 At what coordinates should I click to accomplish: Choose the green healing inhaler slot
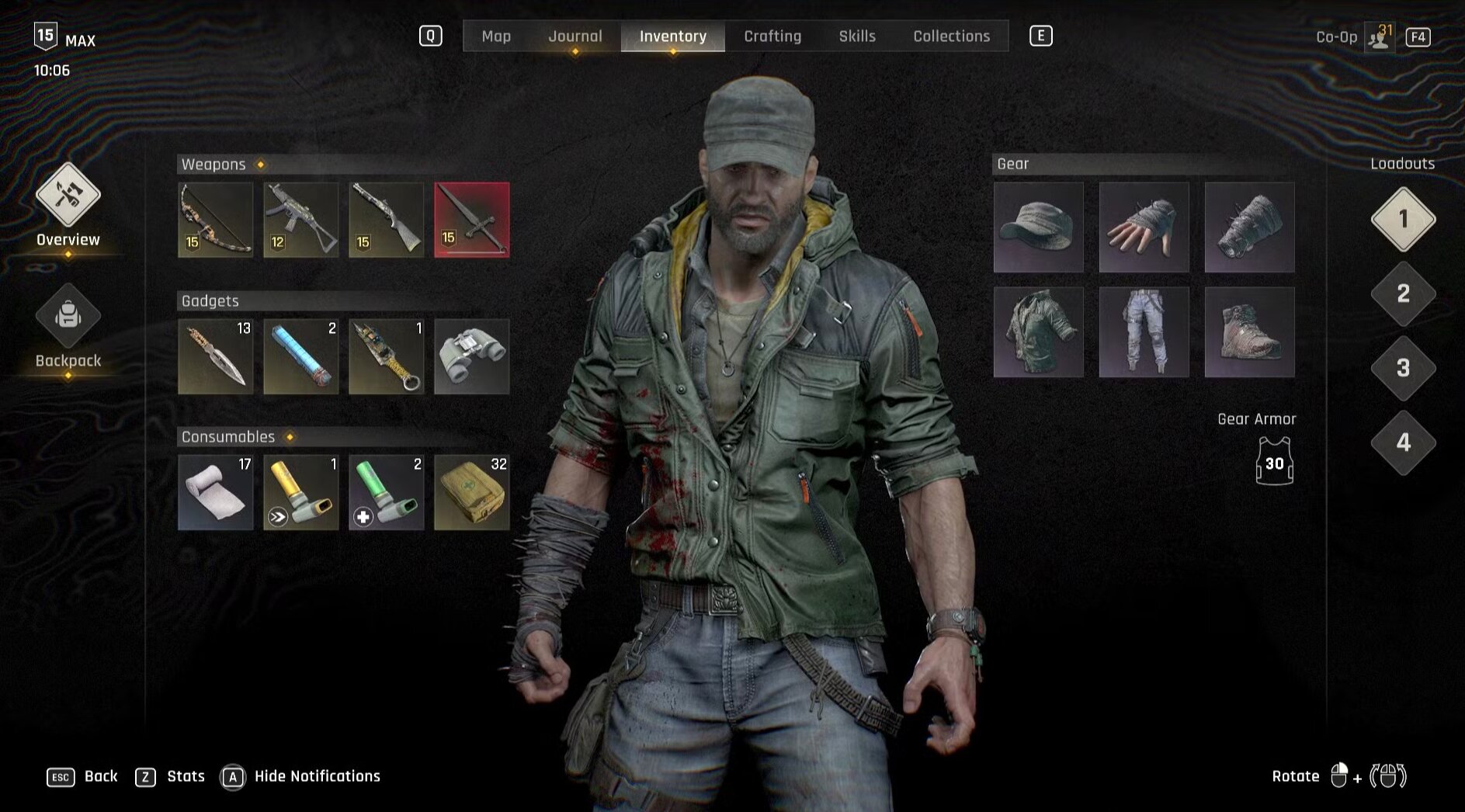pyautogui.click(x=387, y=492)
